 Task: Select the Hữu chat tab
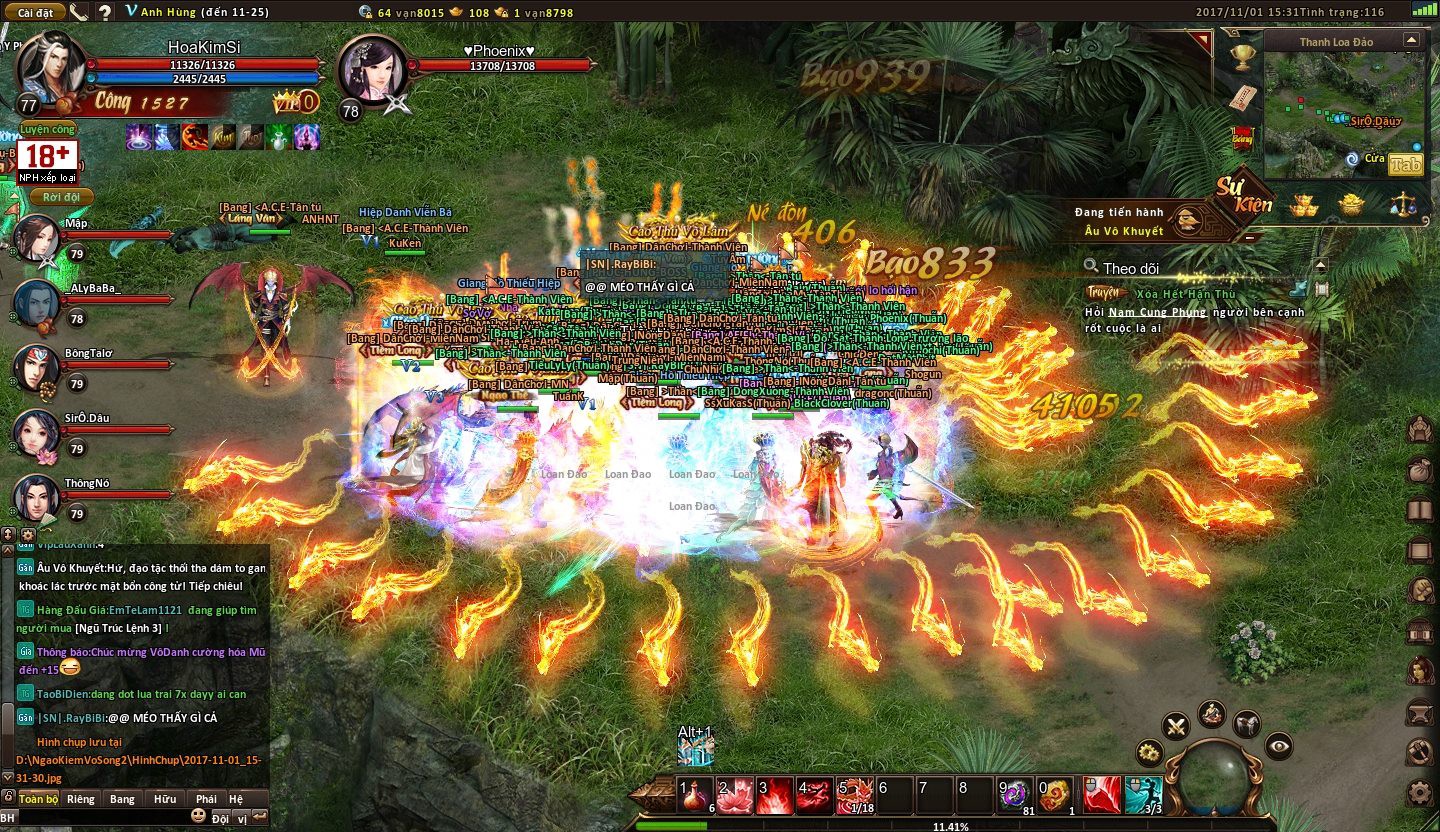coord(164,799)
